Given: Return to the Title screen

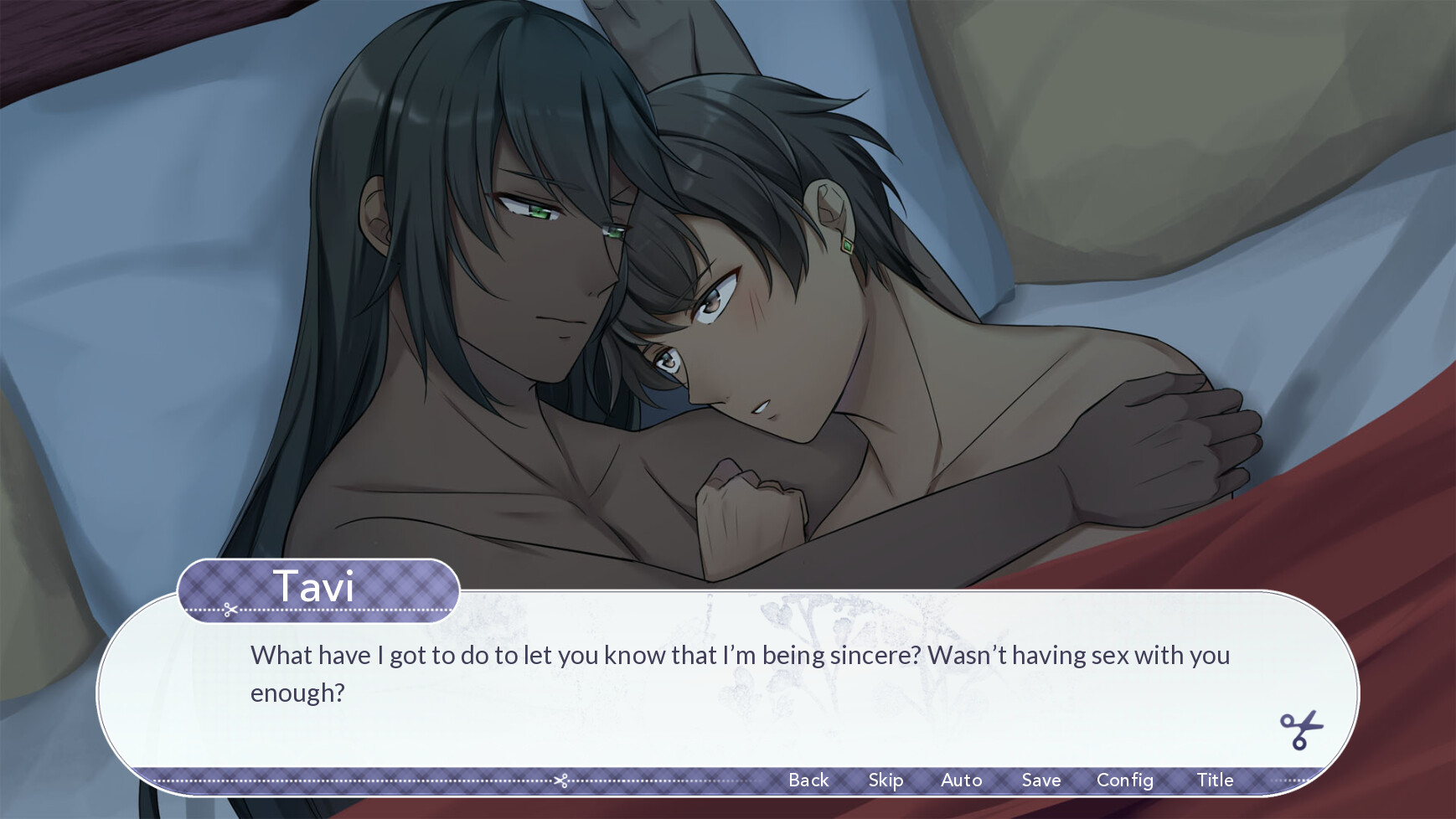Looking at the screenshot, I should pos(1216,780).
